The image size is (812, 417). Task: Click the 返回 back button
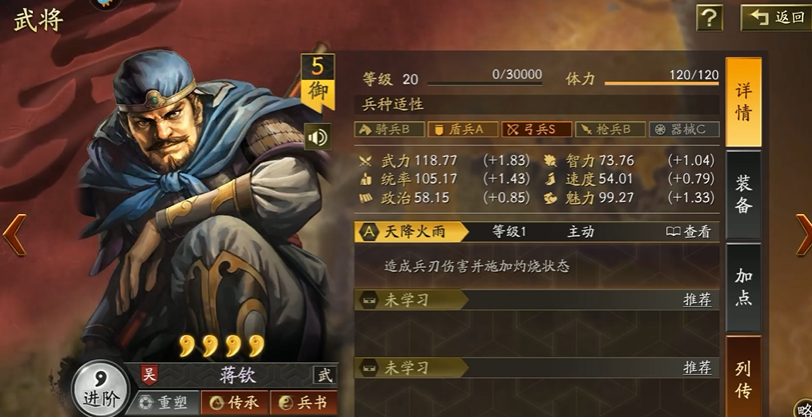(x=773, y=18)
